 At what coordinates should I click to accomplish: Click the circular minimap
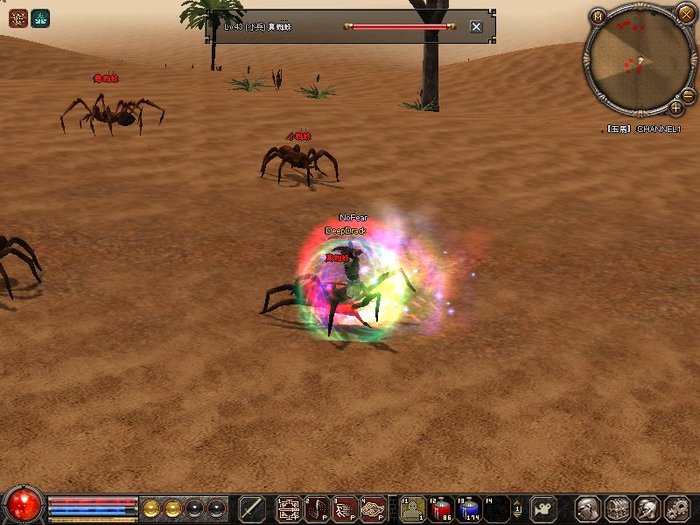[x=639, y=61]
